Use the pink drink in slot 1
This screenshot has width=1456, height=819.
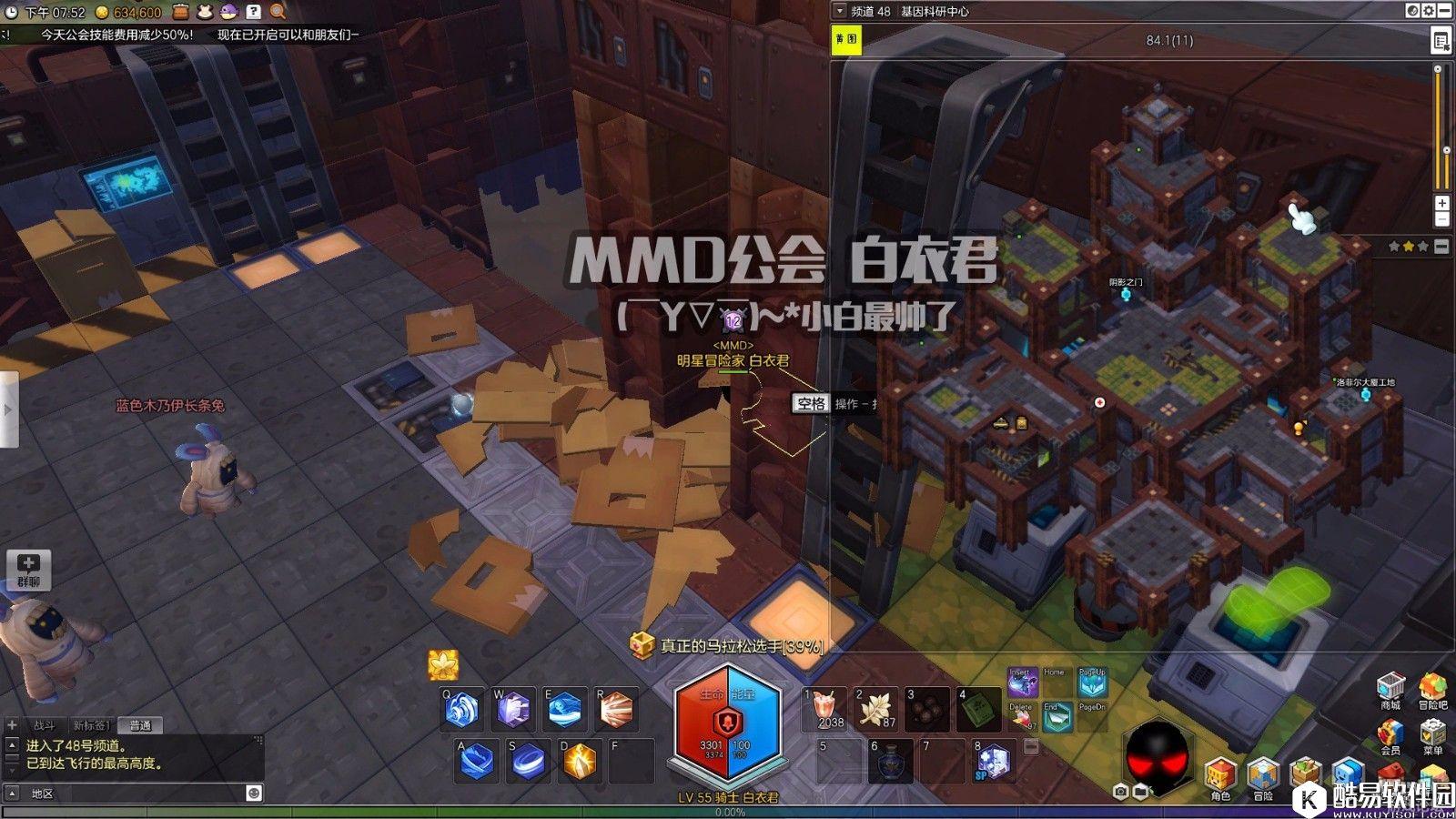click(825, 710)
